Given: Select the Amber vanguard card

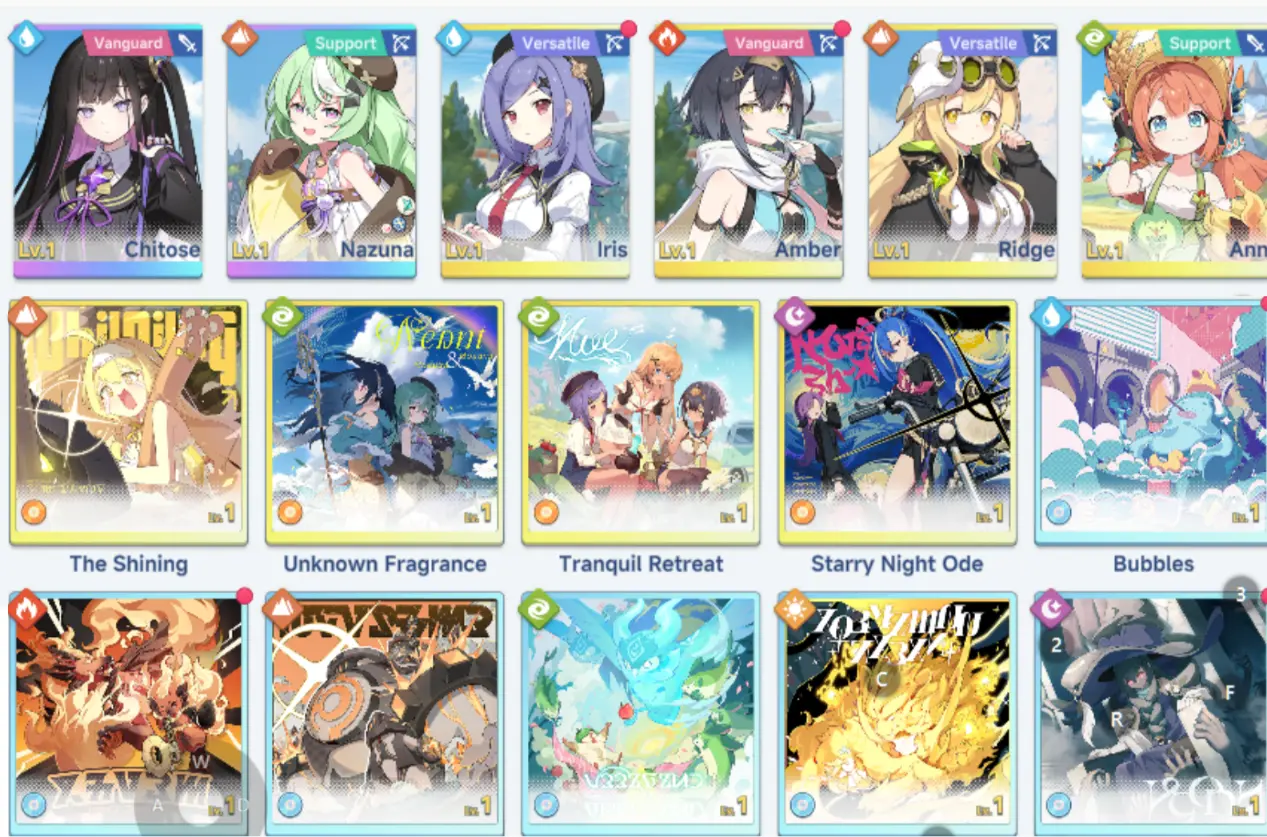Looking at the screenshot, I should 749,152.
